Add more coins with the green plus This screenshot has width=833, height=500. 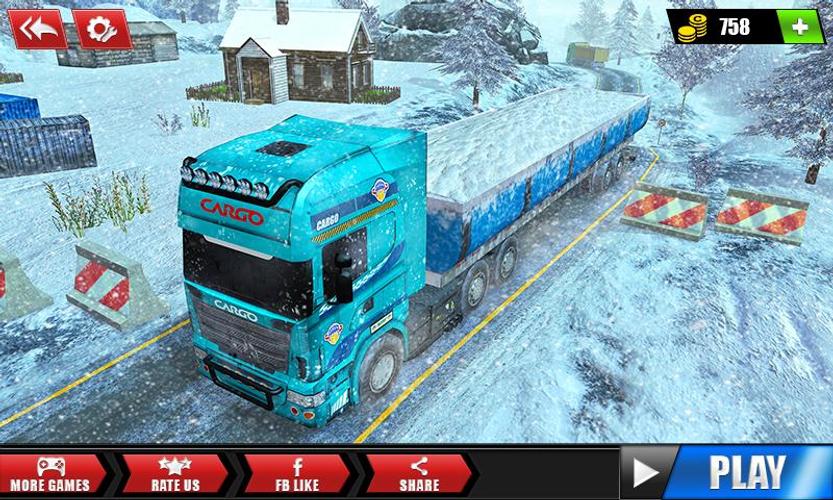(800, 27)
